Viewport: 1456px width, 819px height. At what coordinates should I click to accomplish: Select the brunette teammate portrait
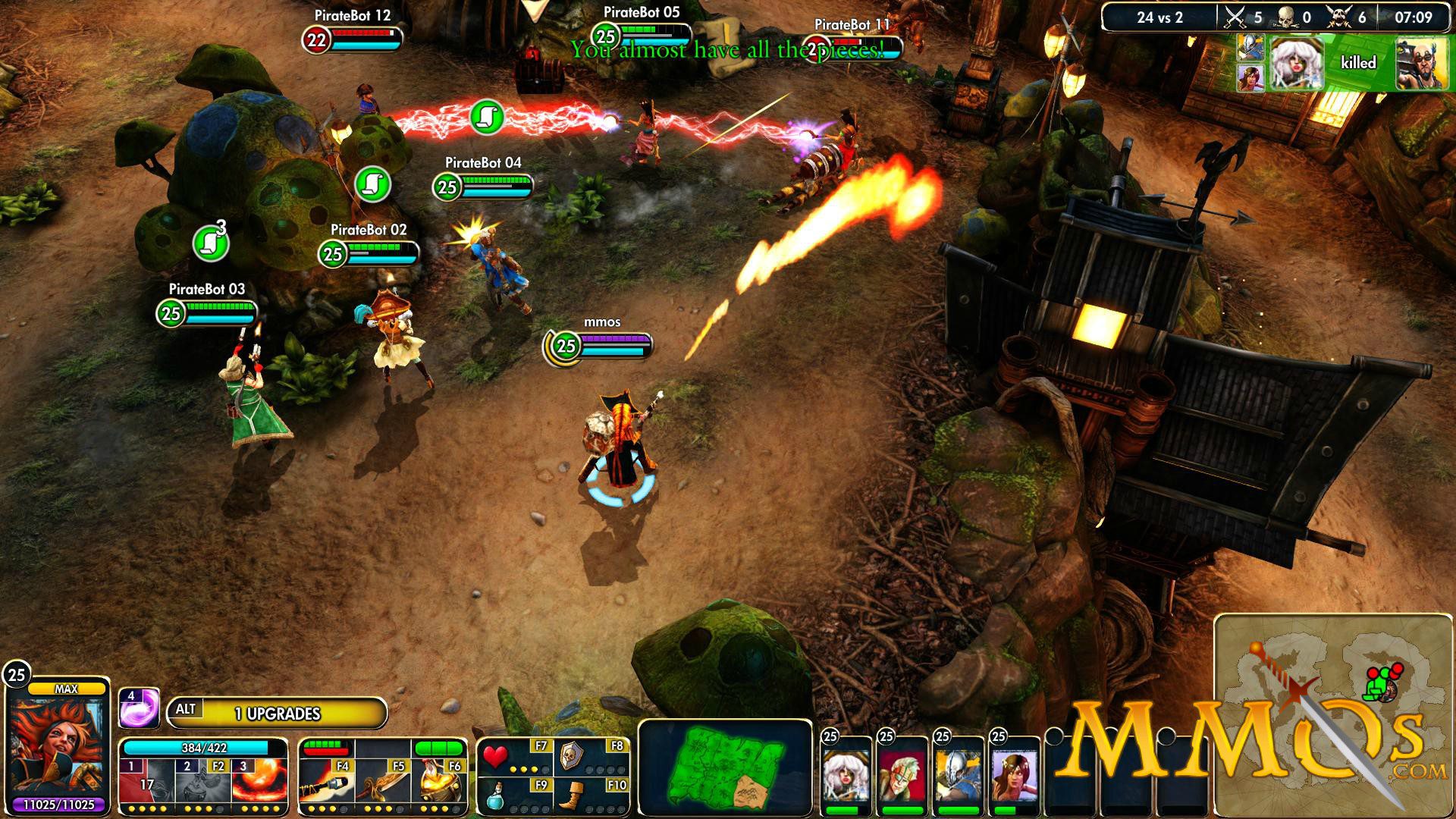[1015, 777]
